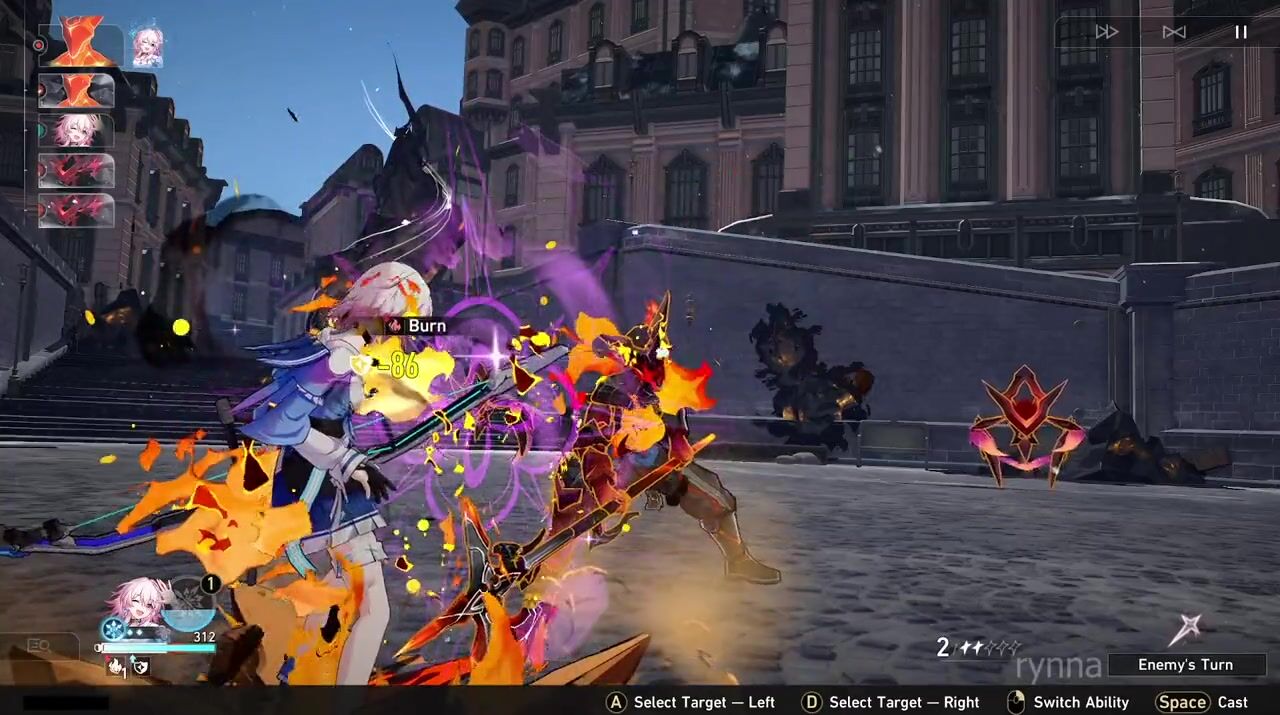Image resolution: width=1280 pixels, height=715 pixels.
Task: Select the active flame enemy turn order entry
Action: [x=82, y=45]
